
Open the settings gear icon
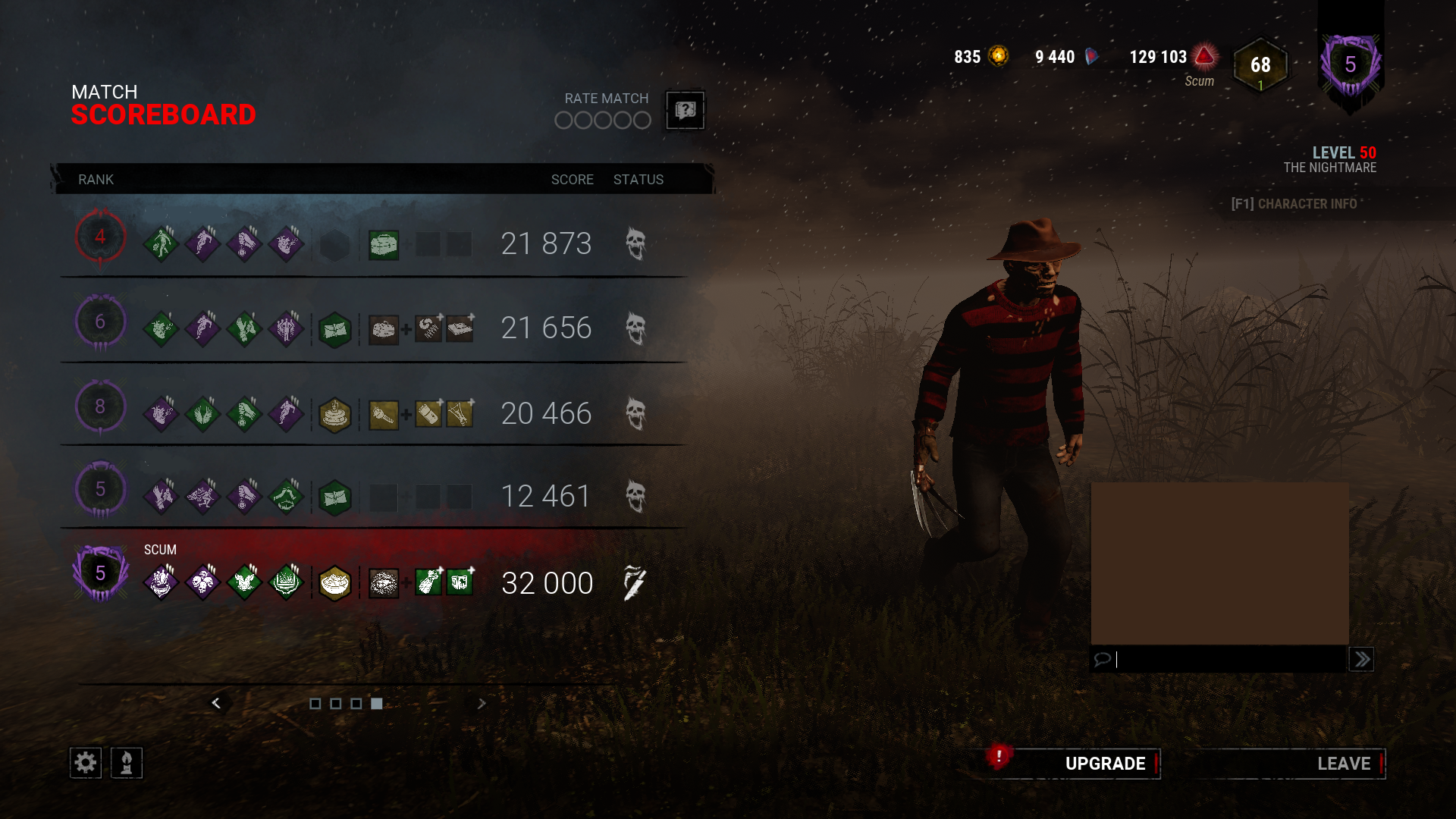click(x=86, y=763)
